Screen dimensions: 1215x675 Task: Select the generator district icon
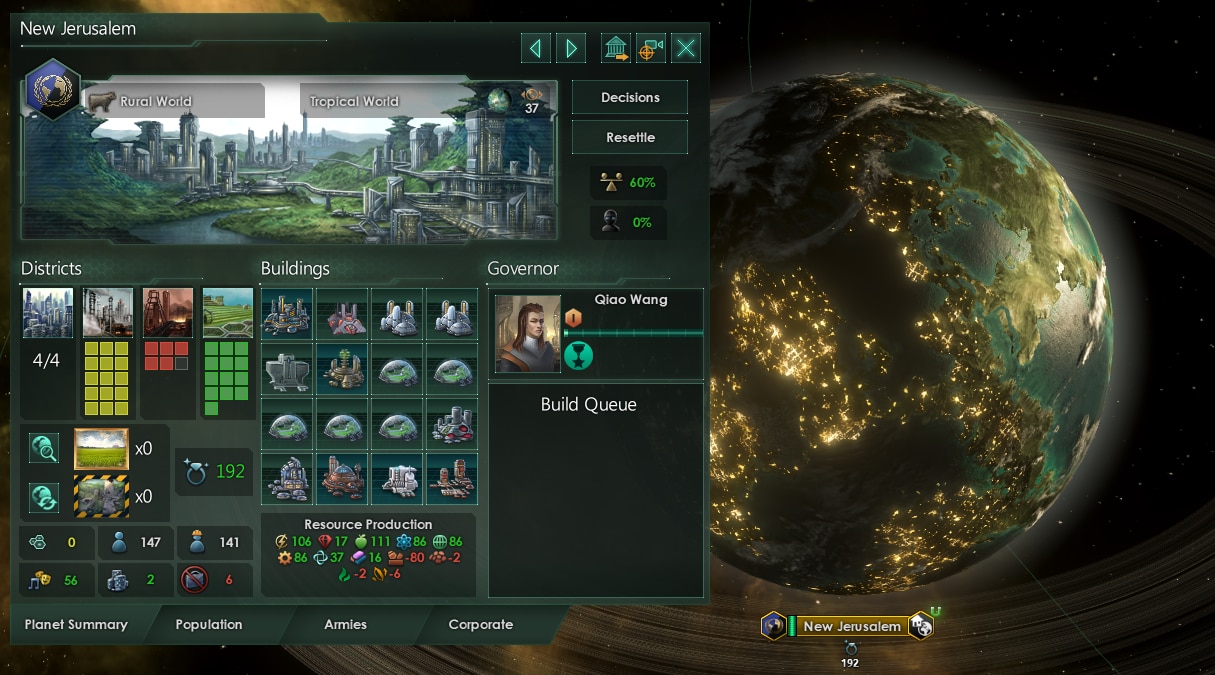pos(108,313)
